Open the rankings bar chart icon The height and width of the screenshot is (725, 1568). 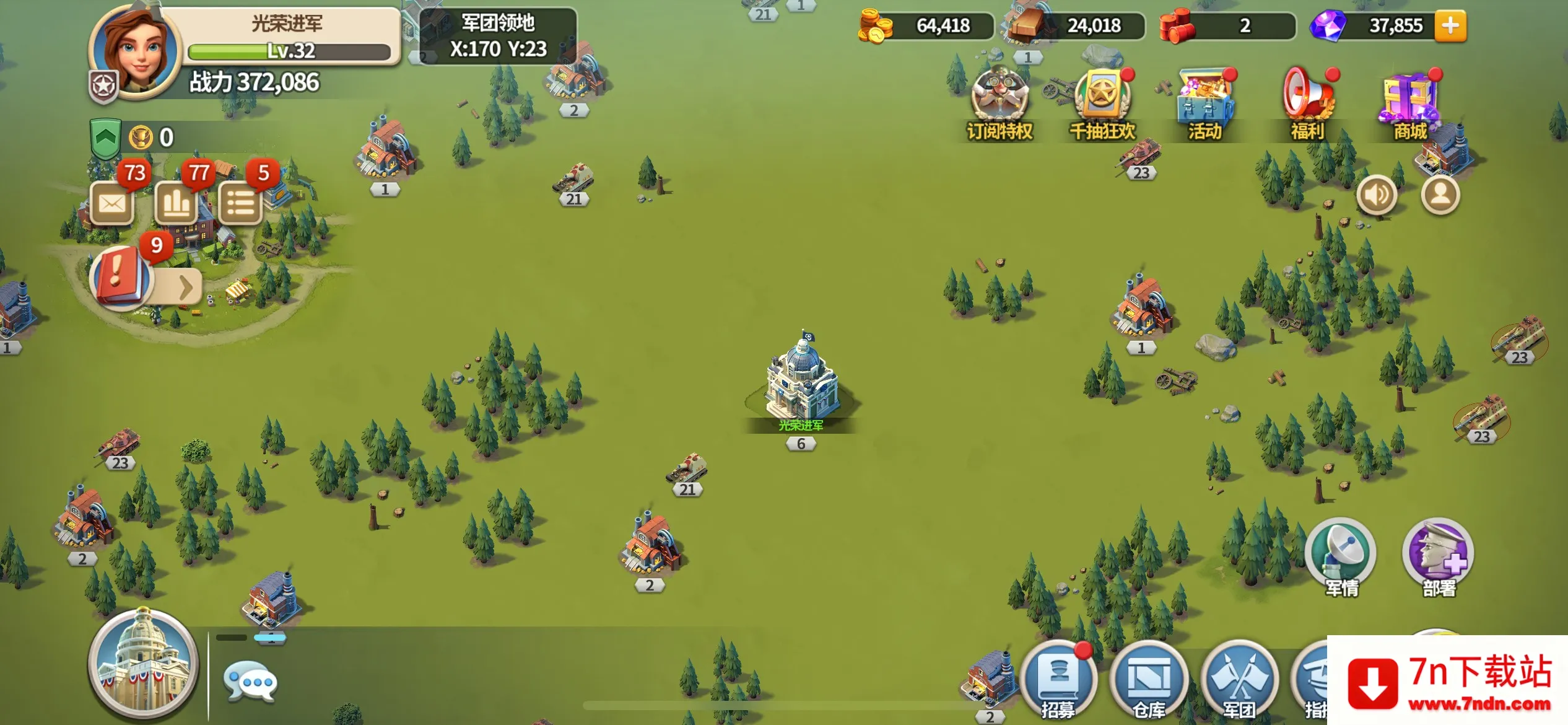coord(176,203)
